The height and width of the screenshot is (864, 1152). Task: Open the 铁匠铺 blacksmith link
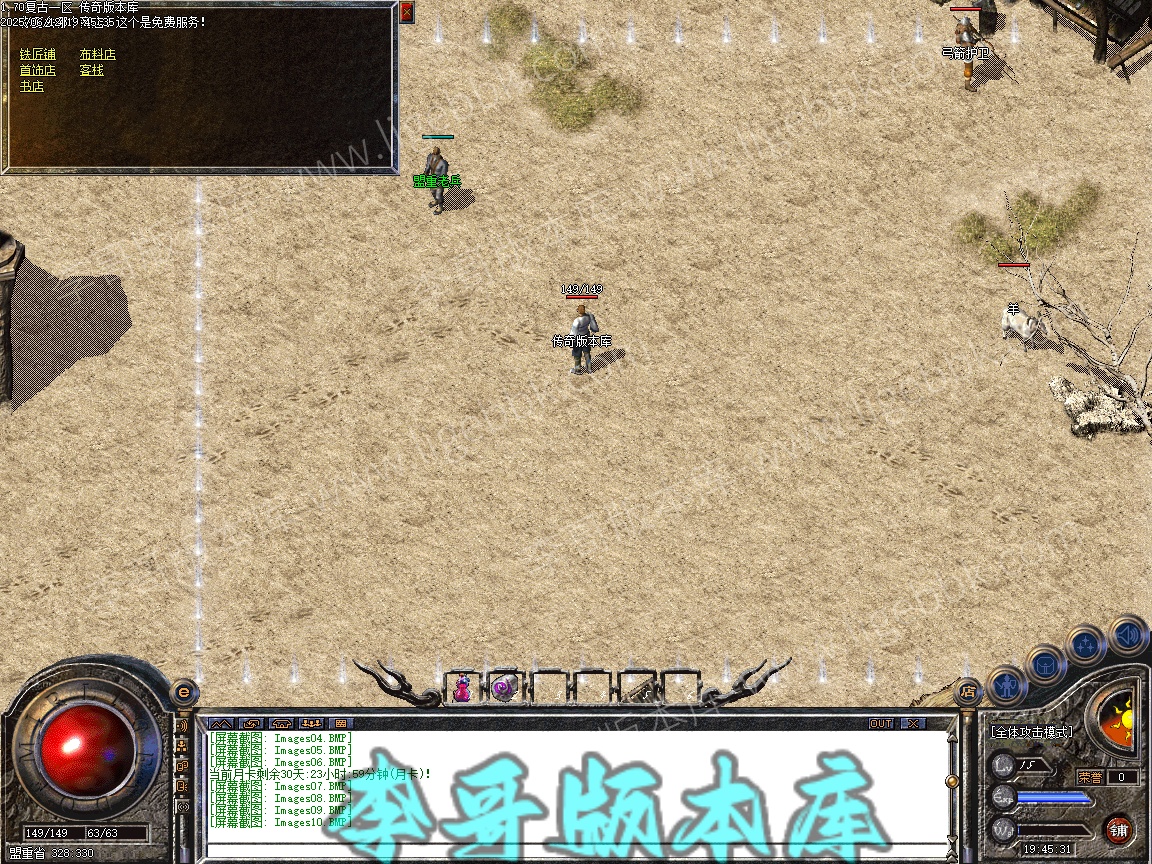click(38, 54)
